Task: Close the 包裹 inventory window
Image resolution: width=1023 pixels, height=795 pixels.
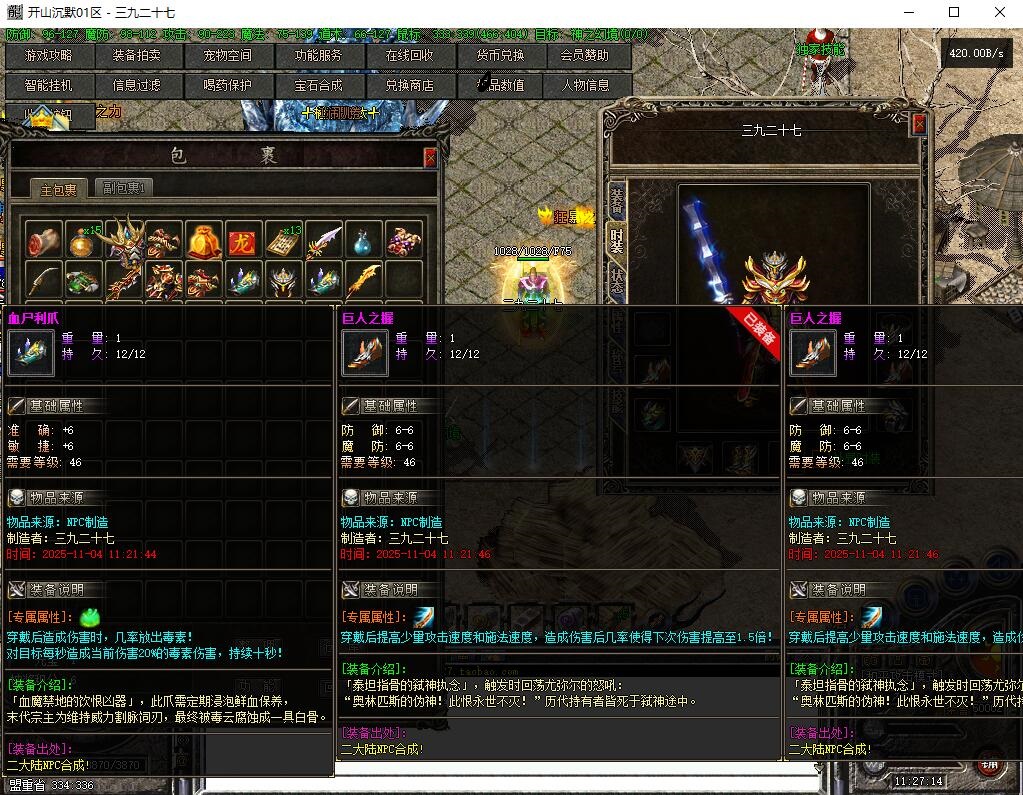Action: click(430, 157)
